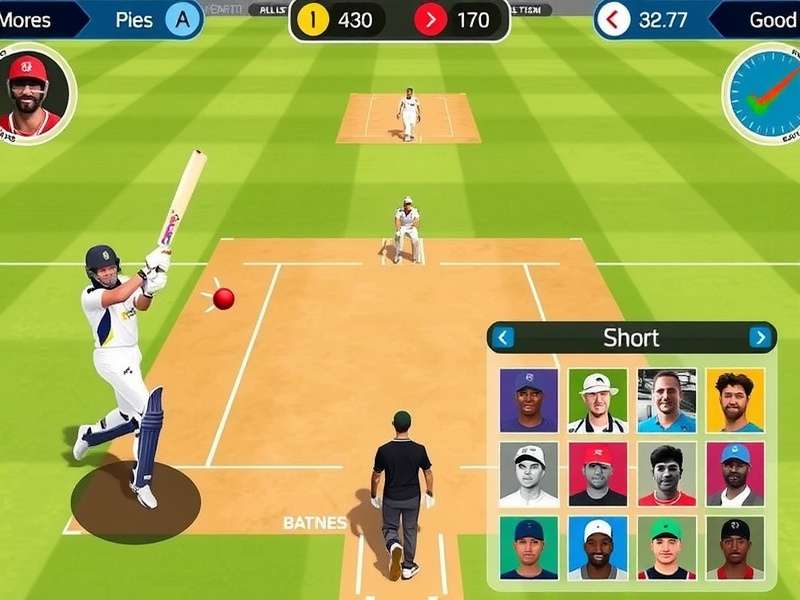Pick navy-cap player on green background
The width and height of the screenshot is (800, 600).
pos(529,548)
